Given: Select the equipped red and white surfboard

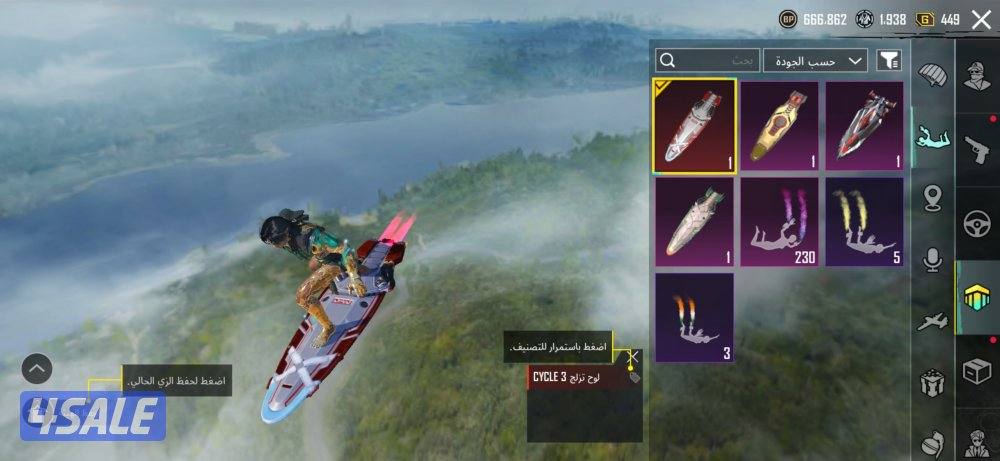Looking at the screenshot, I should point(695,126).
